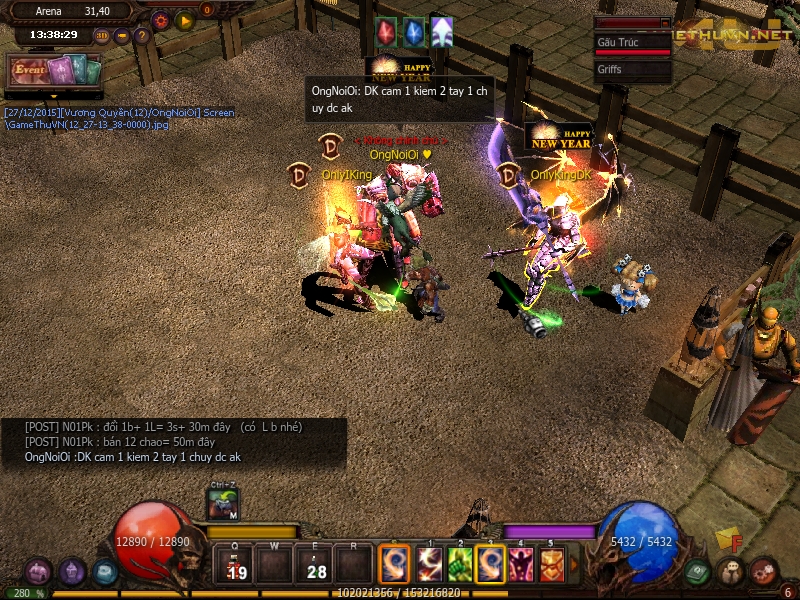
Task: Select the red crystal buff icon
Action: coord(386,32)
